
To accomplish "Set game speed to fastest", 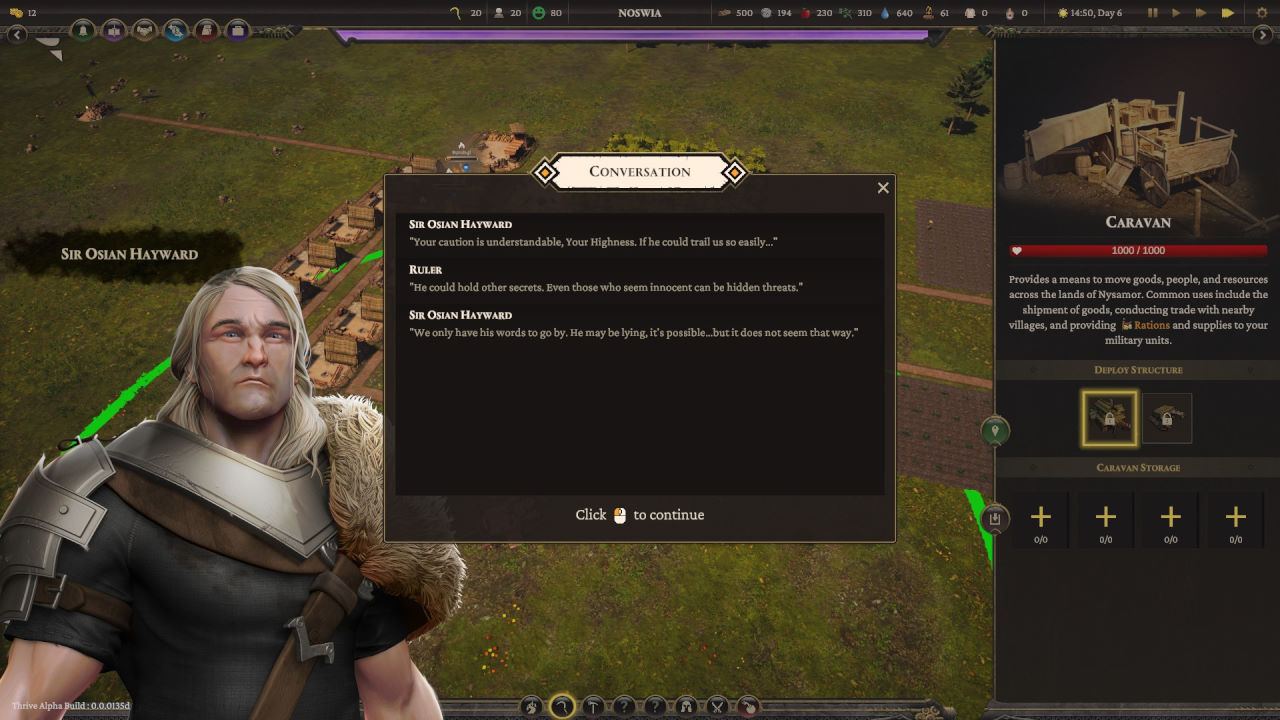I will point(1228,13).
